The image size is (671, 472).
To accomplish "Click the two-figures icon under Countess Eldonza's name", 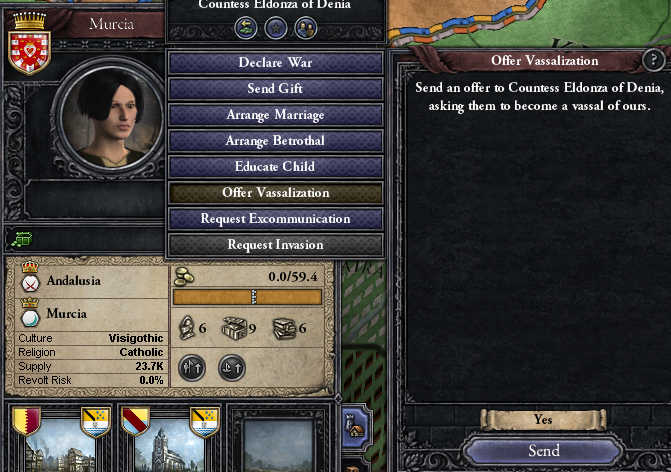I will pyautogui.click(x=305, y=27).
